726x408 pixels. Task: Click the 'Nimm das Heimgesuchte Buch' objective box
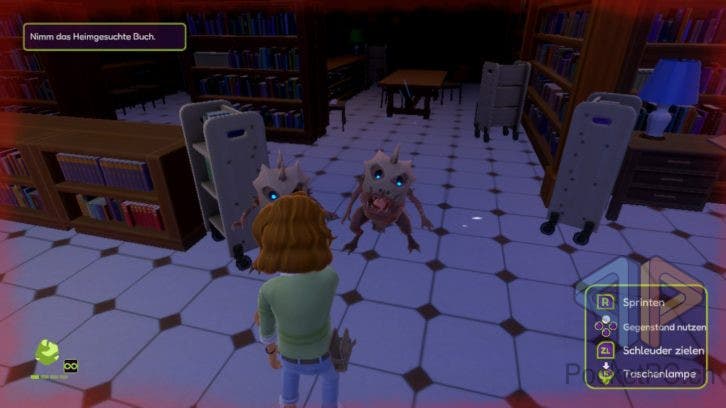tap(93, 36)
